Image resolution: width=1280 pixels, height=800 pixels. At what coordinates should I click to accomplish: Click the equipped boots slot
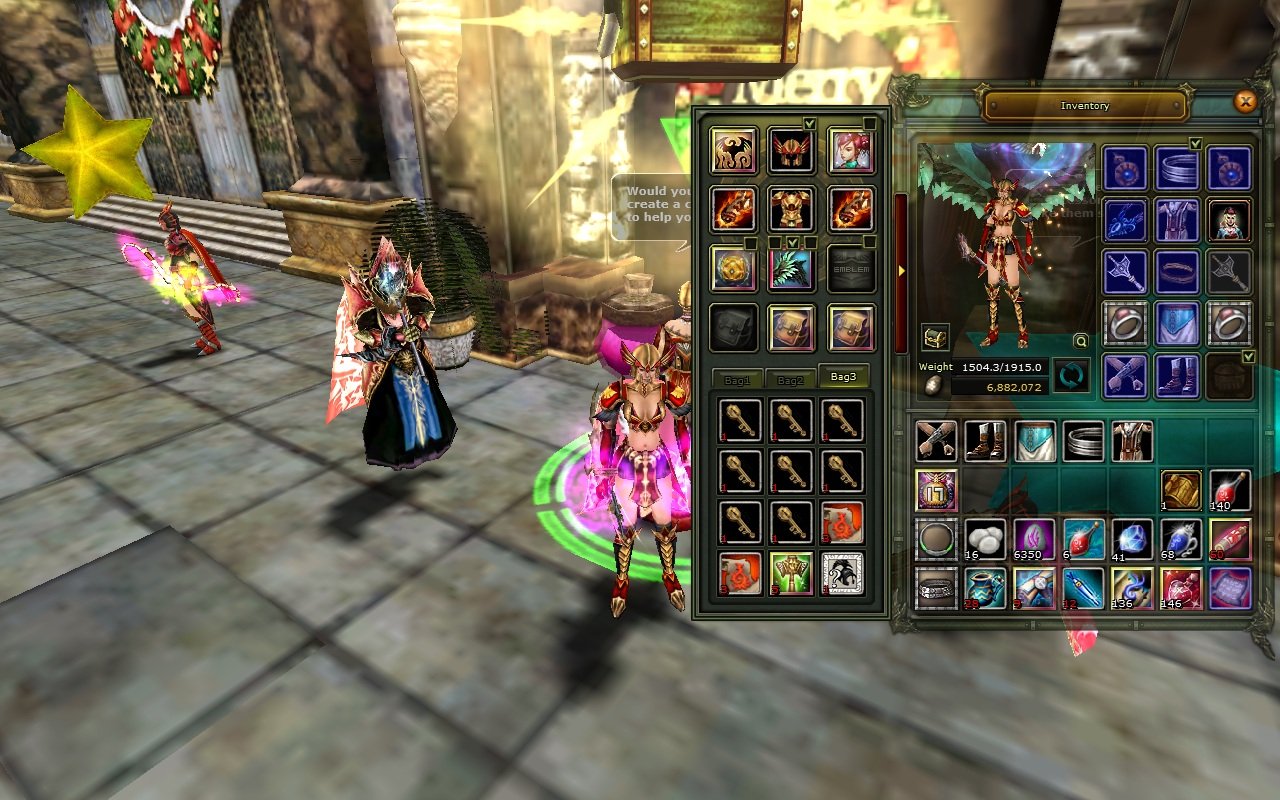coord(1176,378)
